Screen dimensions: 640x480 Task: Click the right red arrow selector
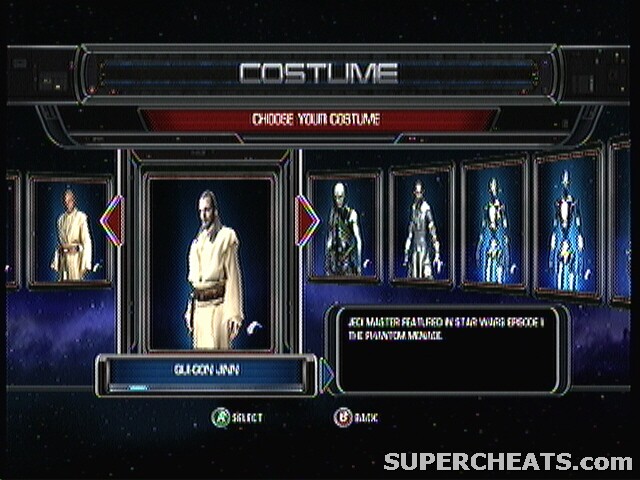(x=307, y=220)
